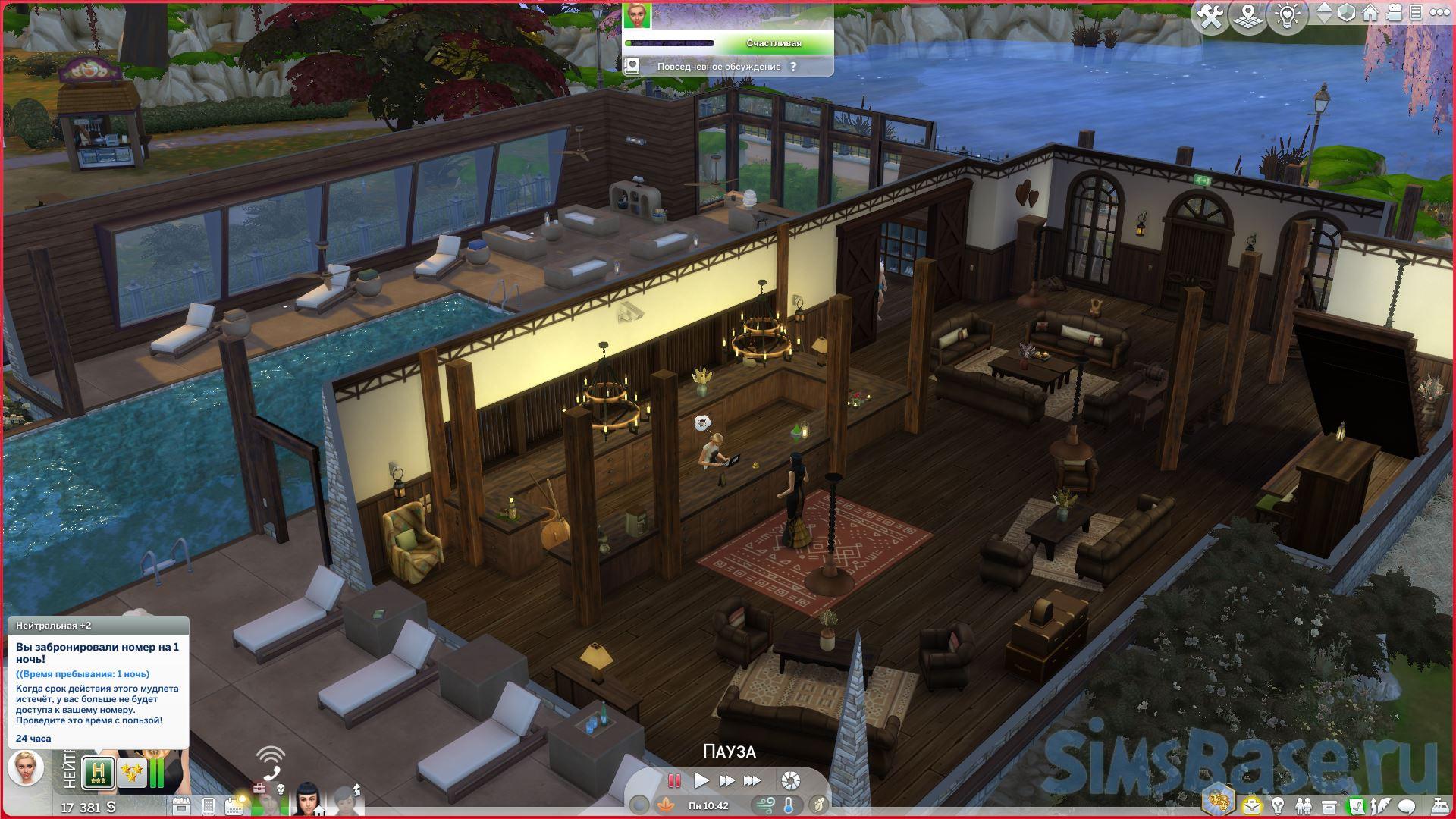The height and width of the screenshot is (819, 1456).
Task: Open the Sim inventory box icon
Action: click(x=1329, y=805)
